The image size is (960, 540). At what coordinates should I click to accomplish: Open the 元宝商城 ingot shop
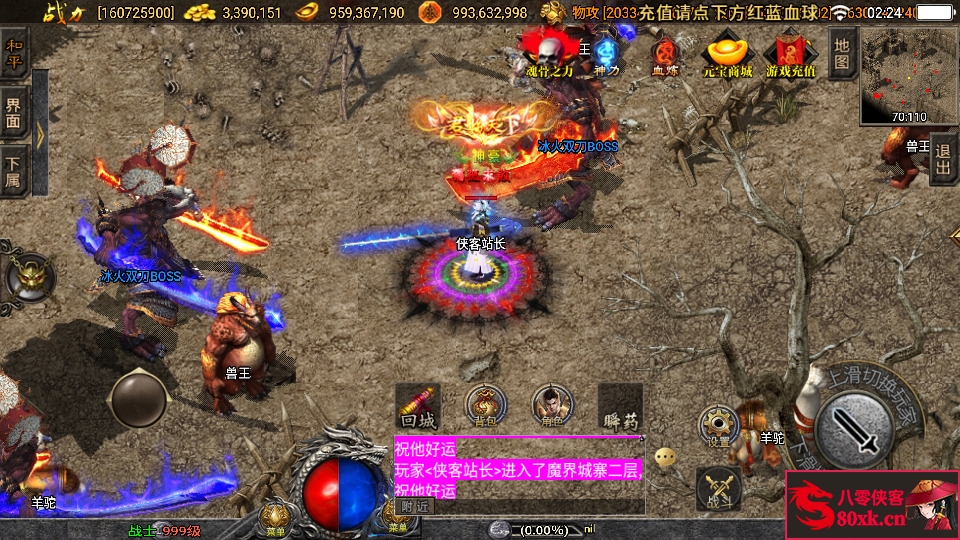click(727, 57)
